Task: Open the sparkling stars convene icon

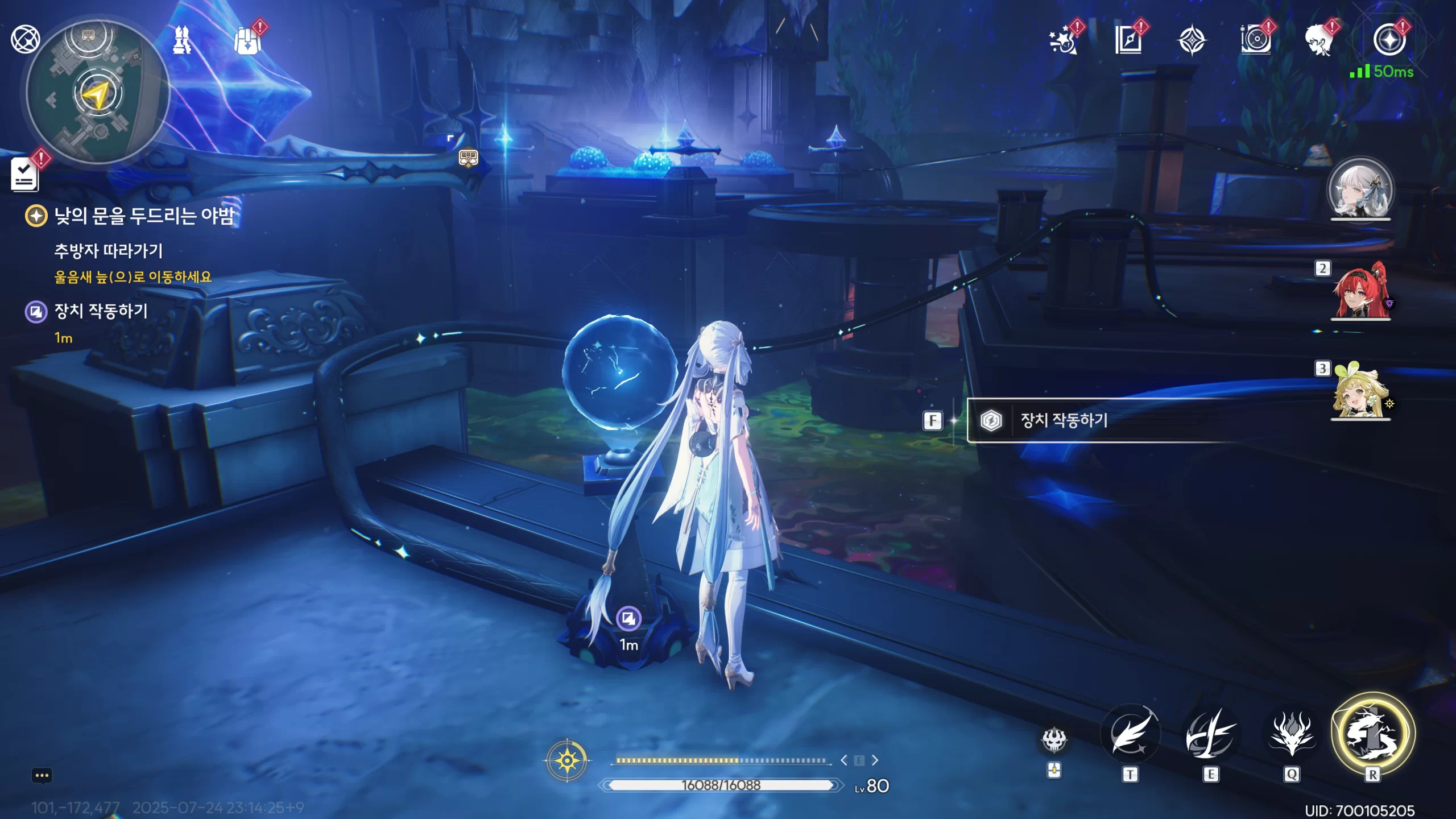Action: click(1062, 40)
